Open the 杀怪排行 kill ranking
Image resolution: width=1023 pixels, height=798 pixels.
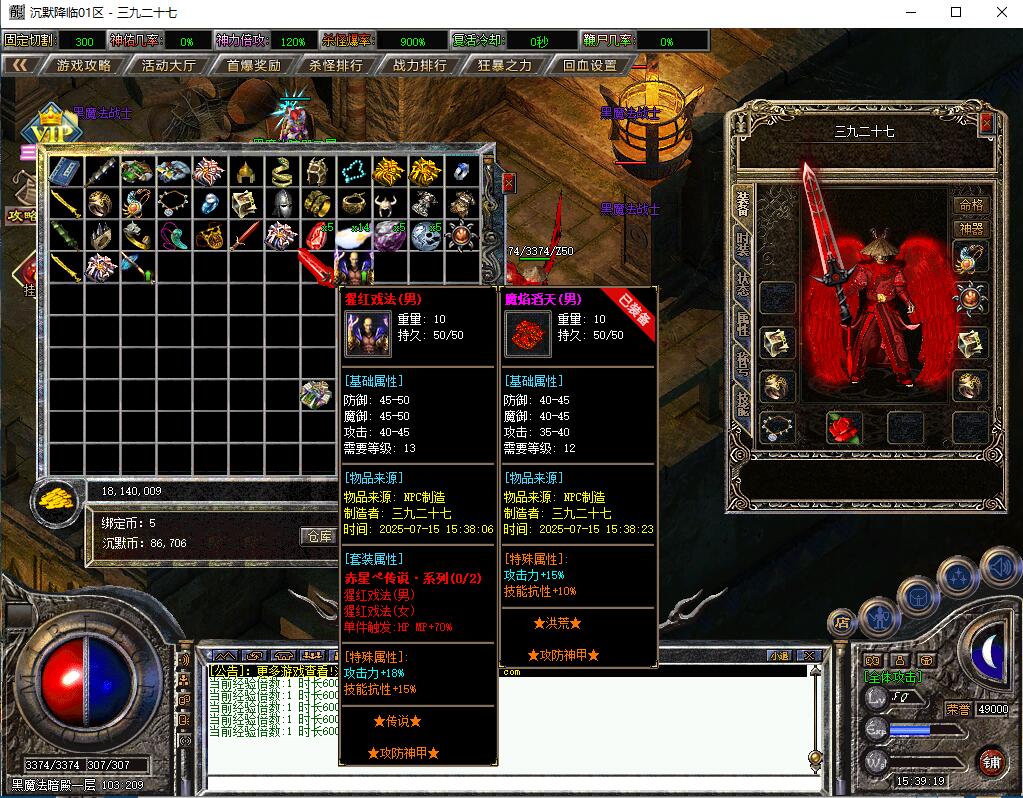tap(336, 65)
